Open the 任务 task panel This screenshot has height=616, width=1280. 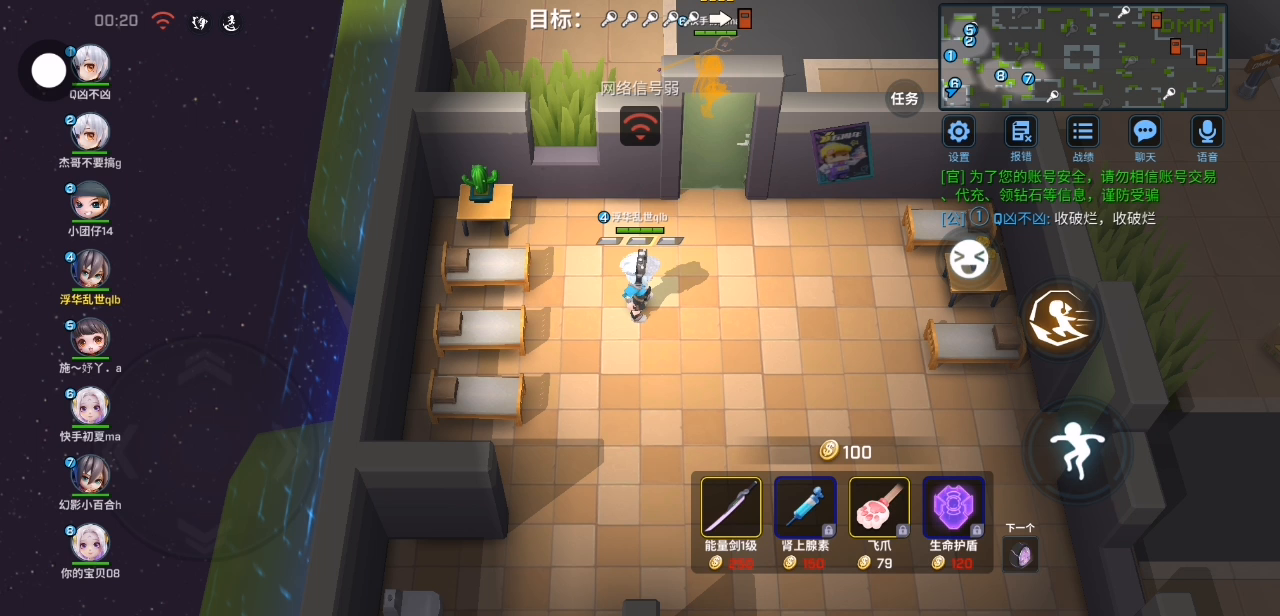tap(904, 98)
